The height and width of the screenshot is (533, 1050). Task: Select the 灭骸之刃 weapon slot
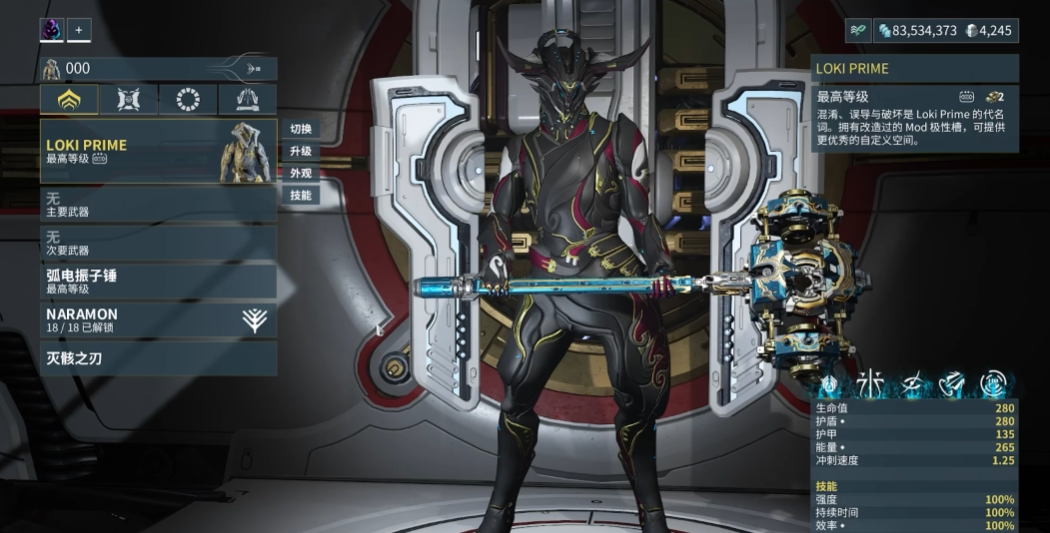click(158, 357)
